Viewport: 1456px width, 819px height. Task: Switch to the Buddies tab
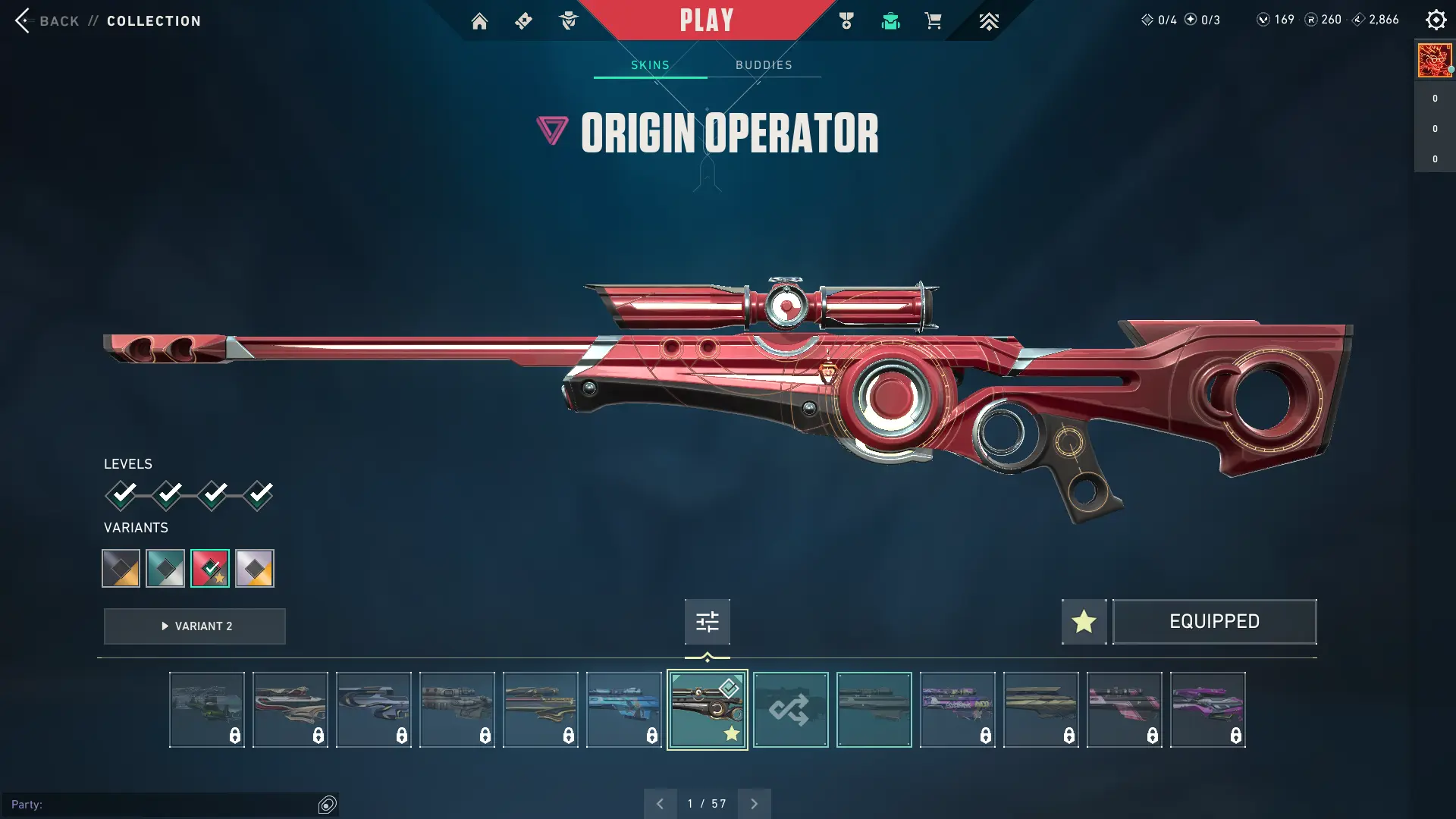pos(764,65)
